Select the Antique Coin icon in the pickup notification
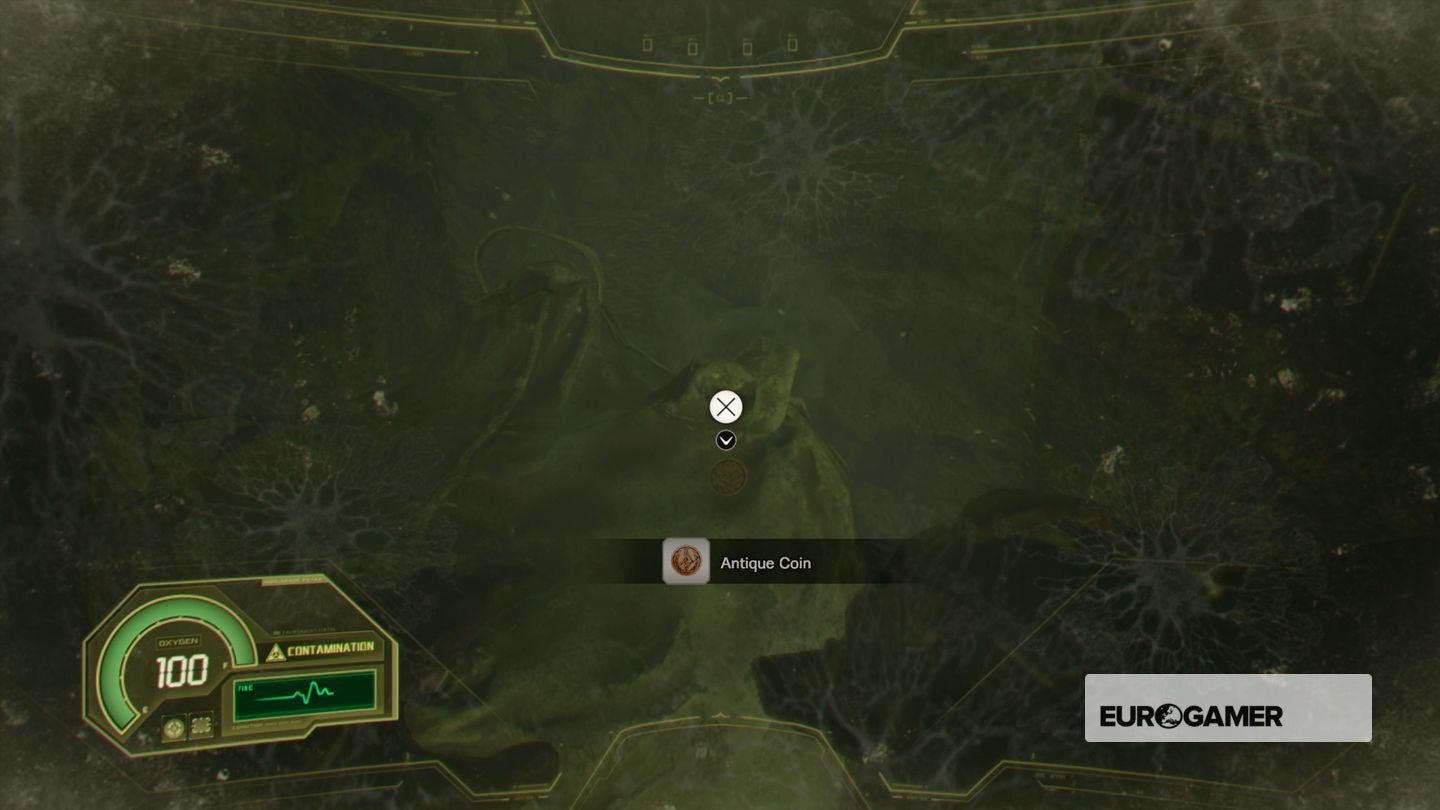1440x810 pixels. point(686,562)
